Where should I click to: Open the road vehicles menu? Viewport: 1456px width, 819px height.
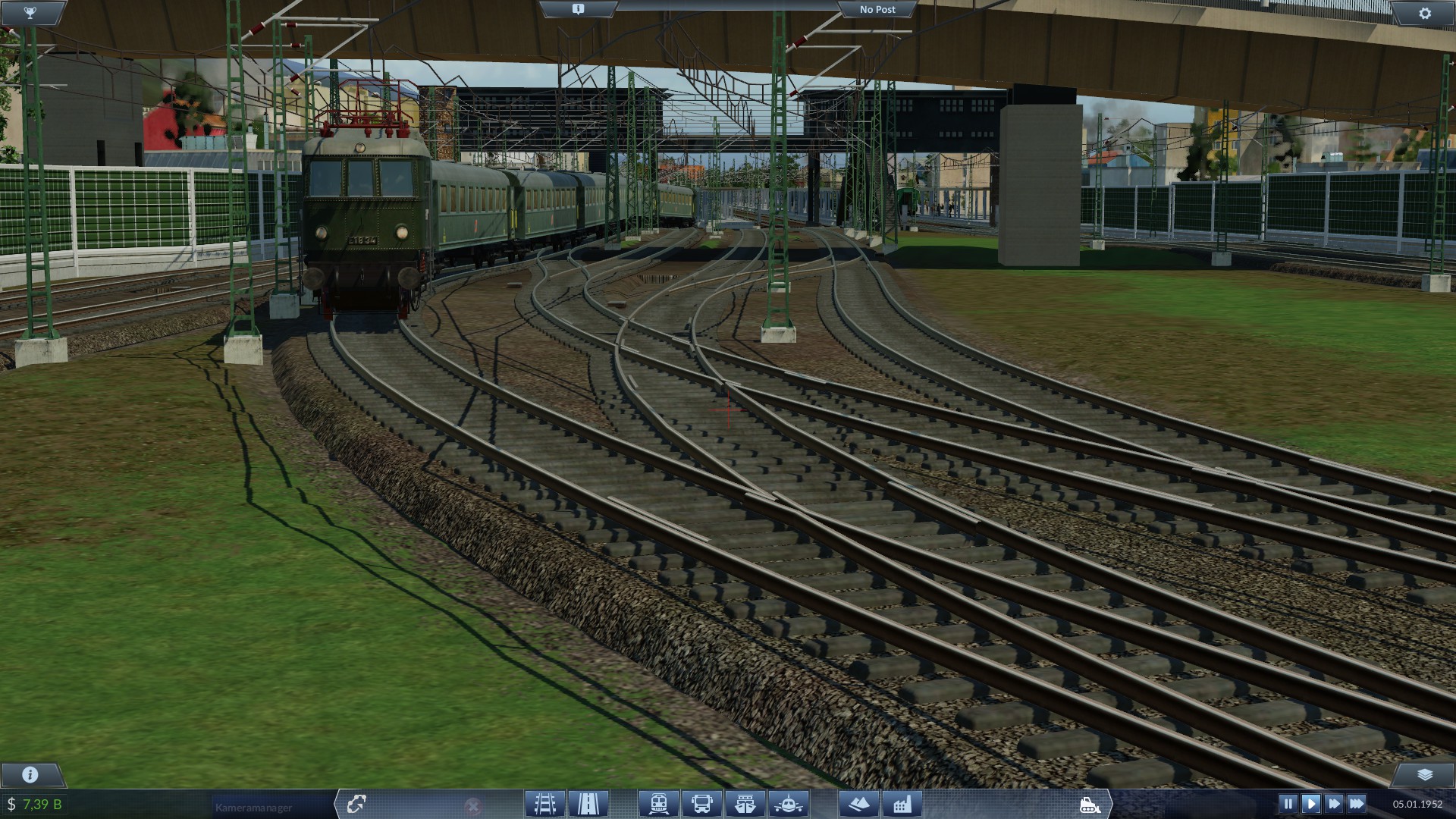point(702,803)
